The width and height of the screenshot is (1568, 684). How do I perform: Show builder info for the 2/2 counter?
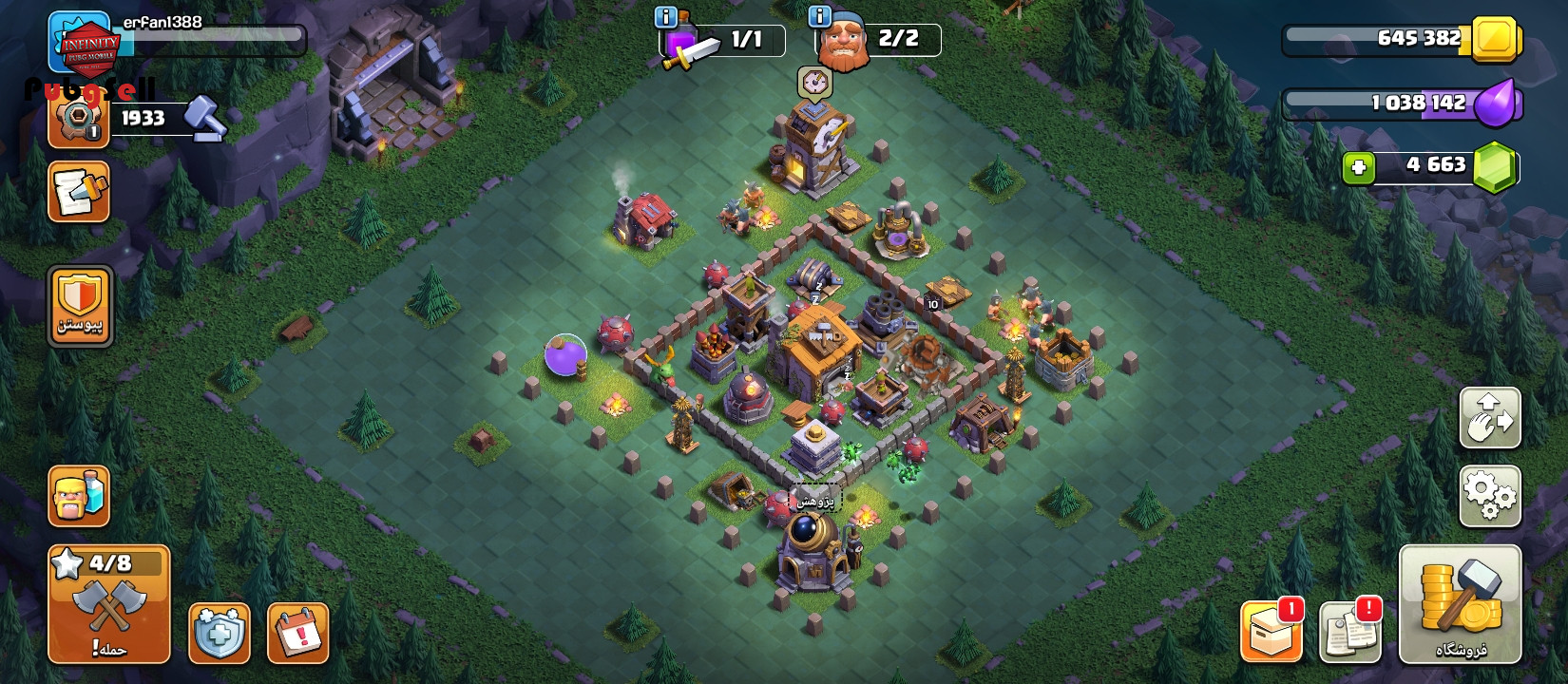[x=819, y=17]
